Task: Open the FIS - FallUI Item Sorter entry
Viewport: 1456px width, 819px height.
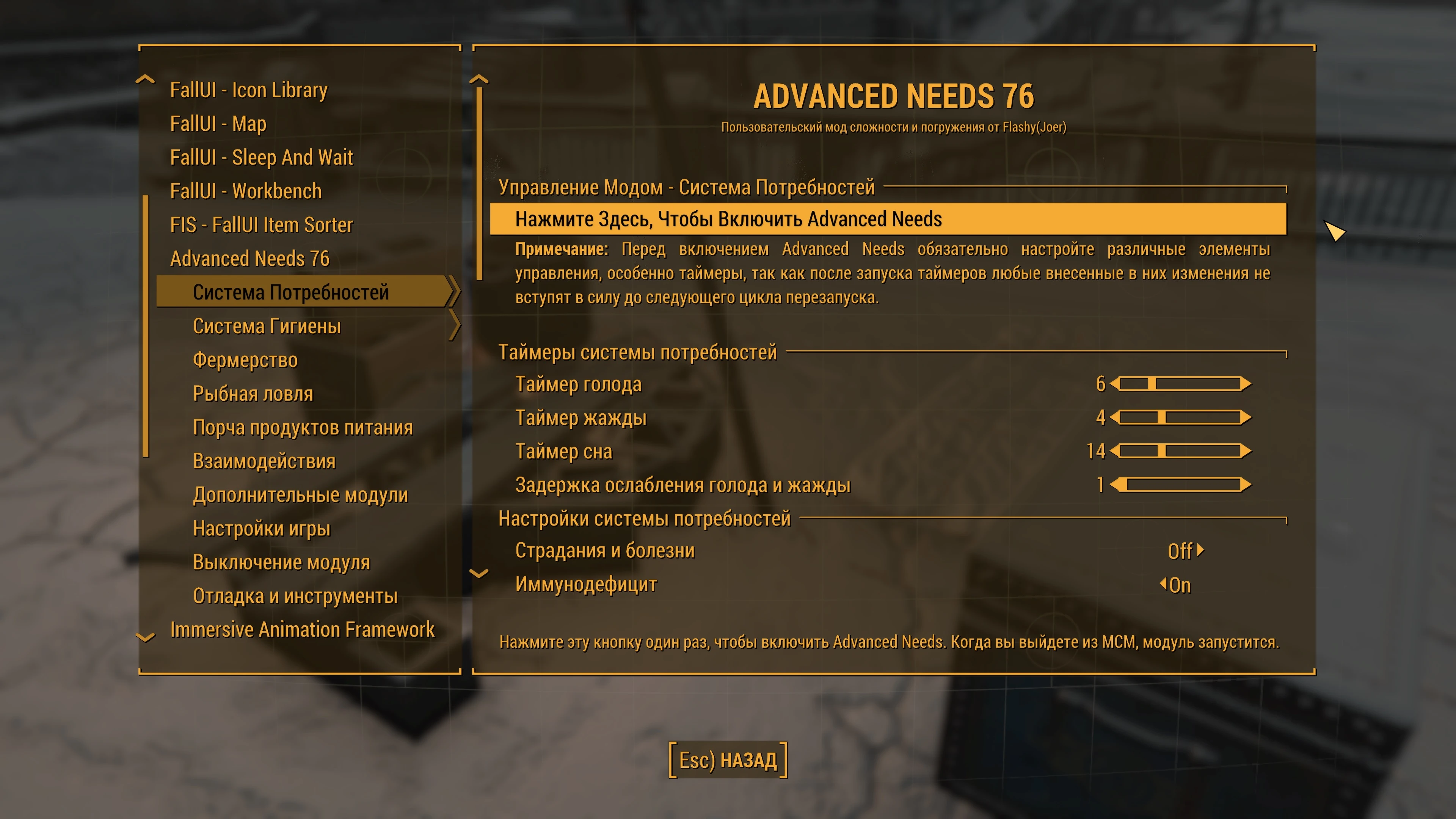Action: tap(262, 225)
